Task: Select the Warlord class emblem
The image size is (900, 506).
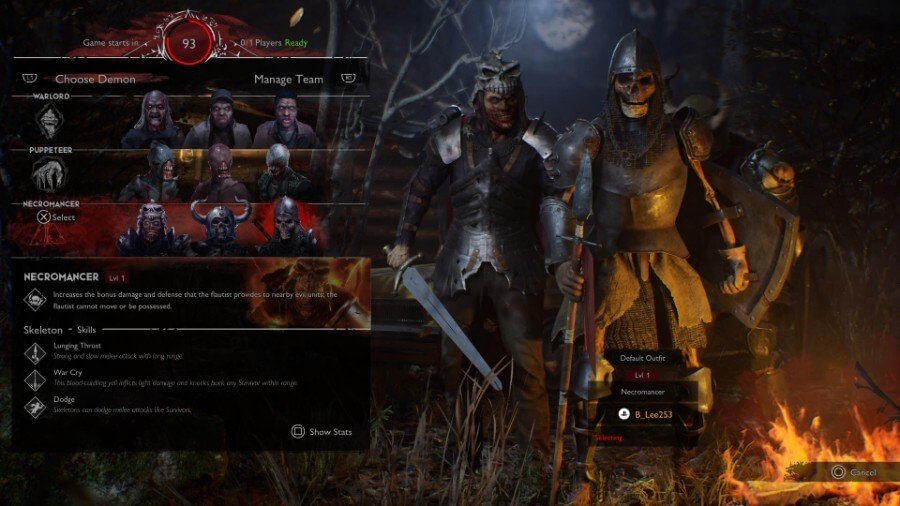Action: pos(50,121)
